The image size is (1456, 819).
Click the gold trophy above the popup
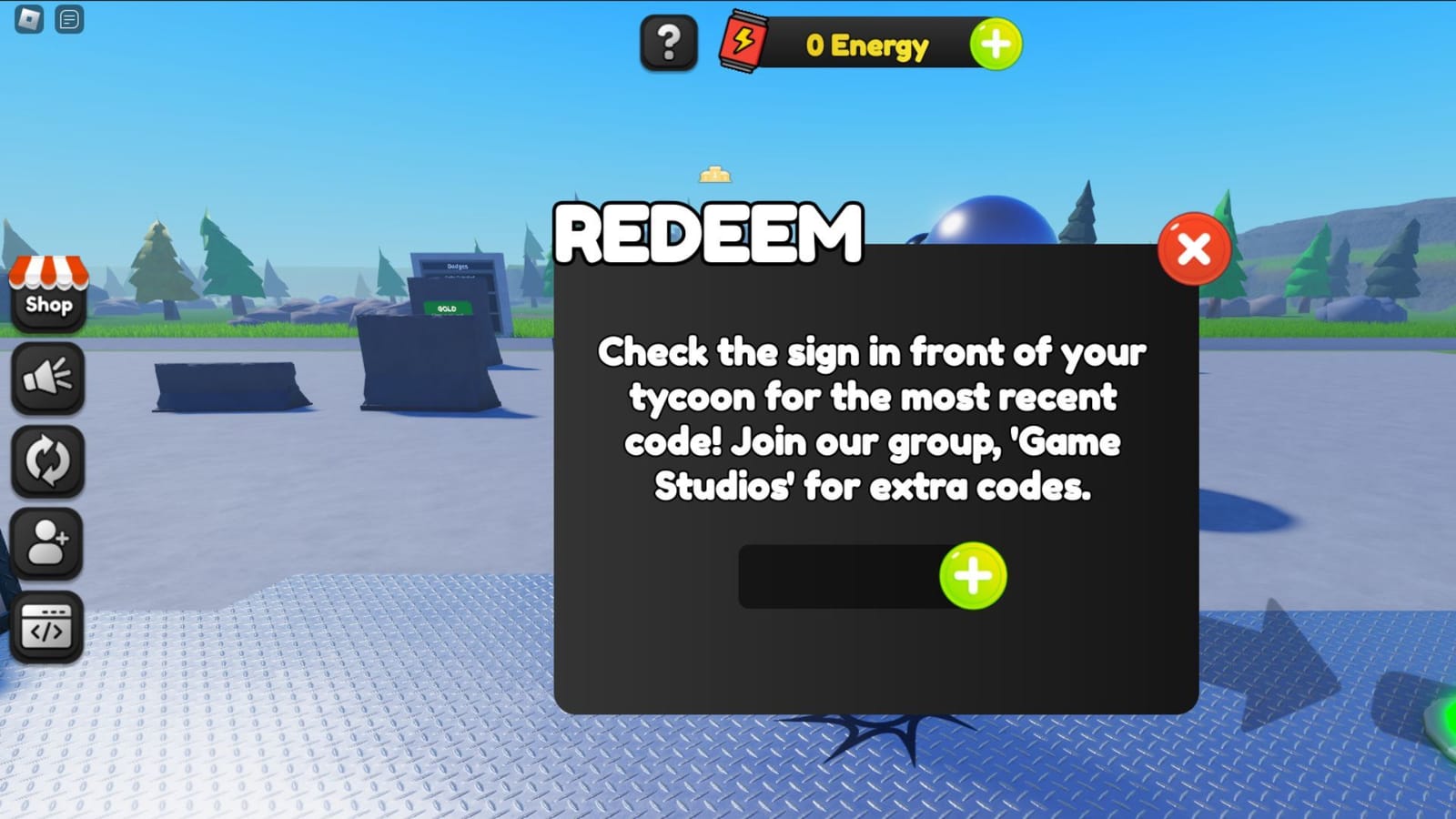[x=715, y=172]
